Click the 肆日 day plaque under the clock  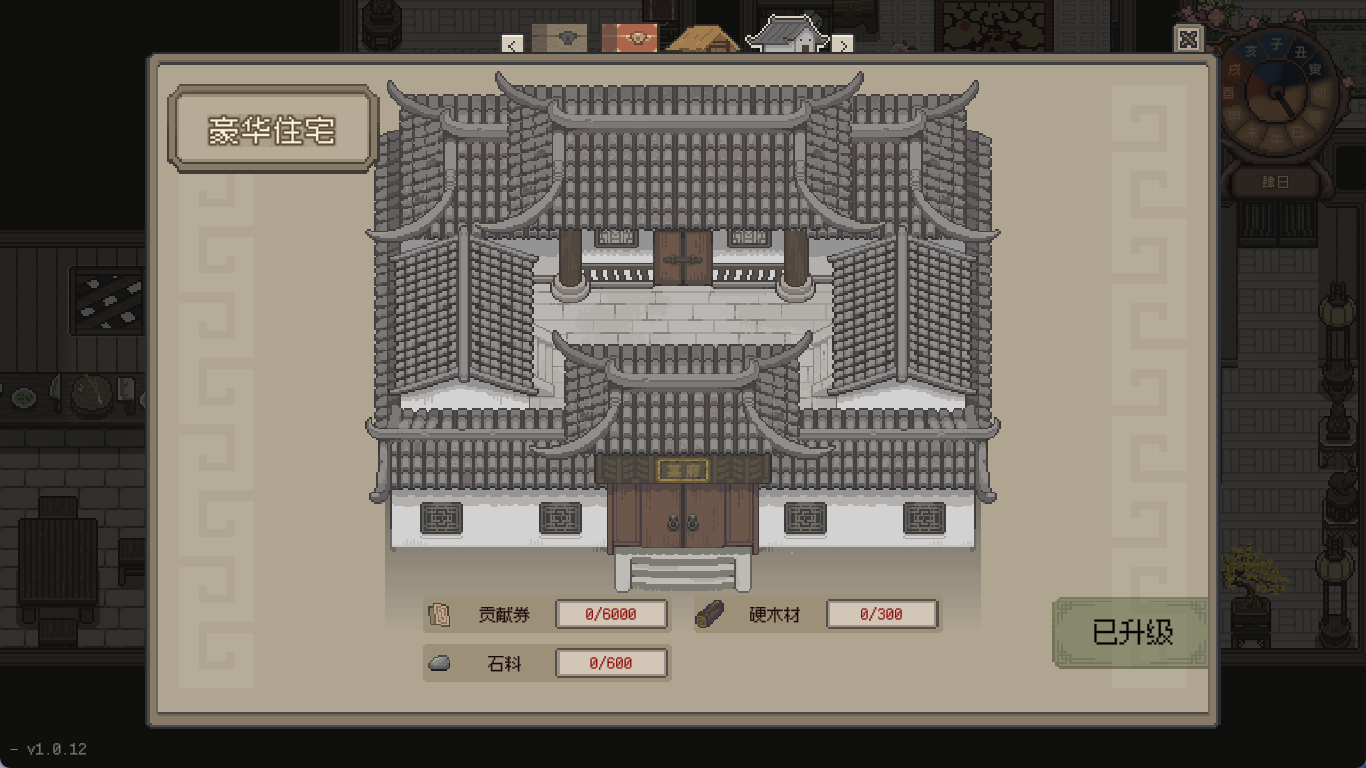[1274, 183]
